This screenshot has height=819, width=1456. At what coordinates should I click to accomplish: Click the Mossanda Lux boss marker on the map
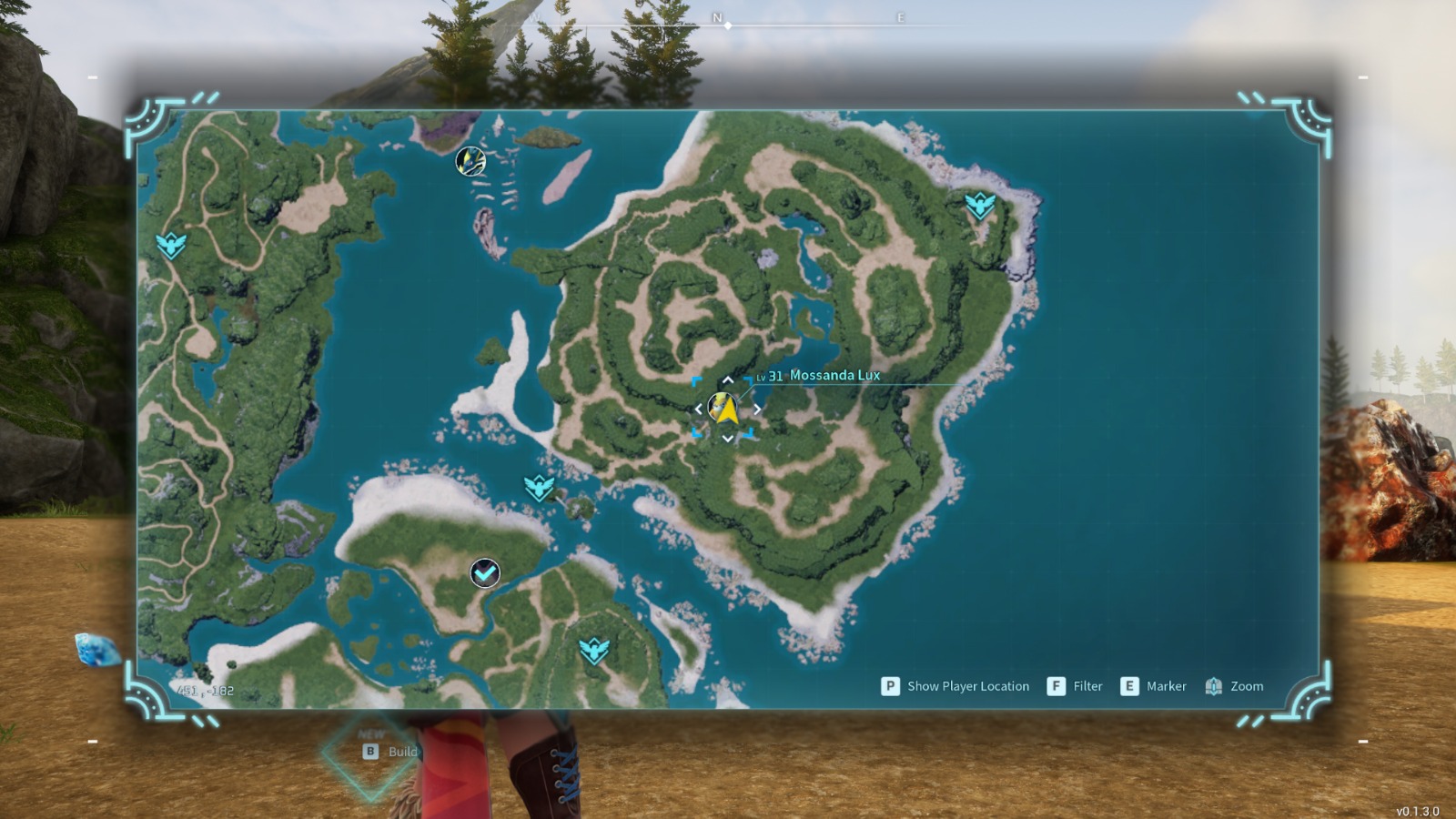(721, 406)
